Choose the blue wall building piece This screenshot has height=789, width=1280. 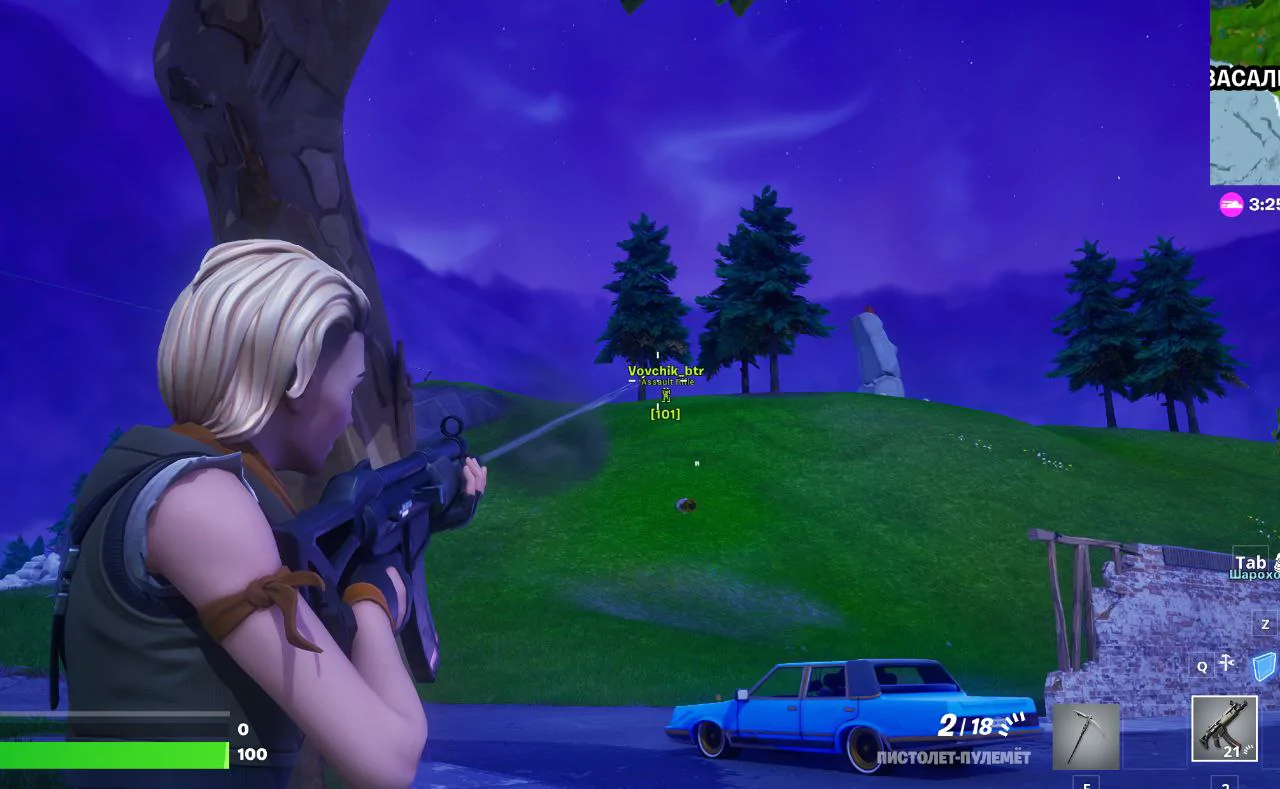(x=1266, y=665)
